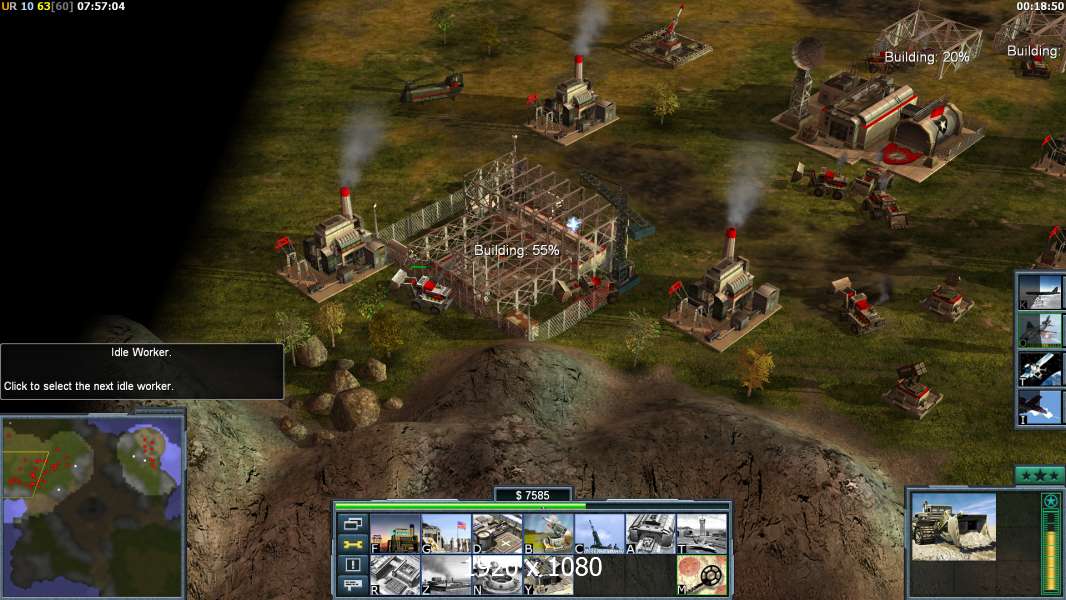Click the overlapping windows button
Screen dimensions: 1066x600
(x=353, y=524)
